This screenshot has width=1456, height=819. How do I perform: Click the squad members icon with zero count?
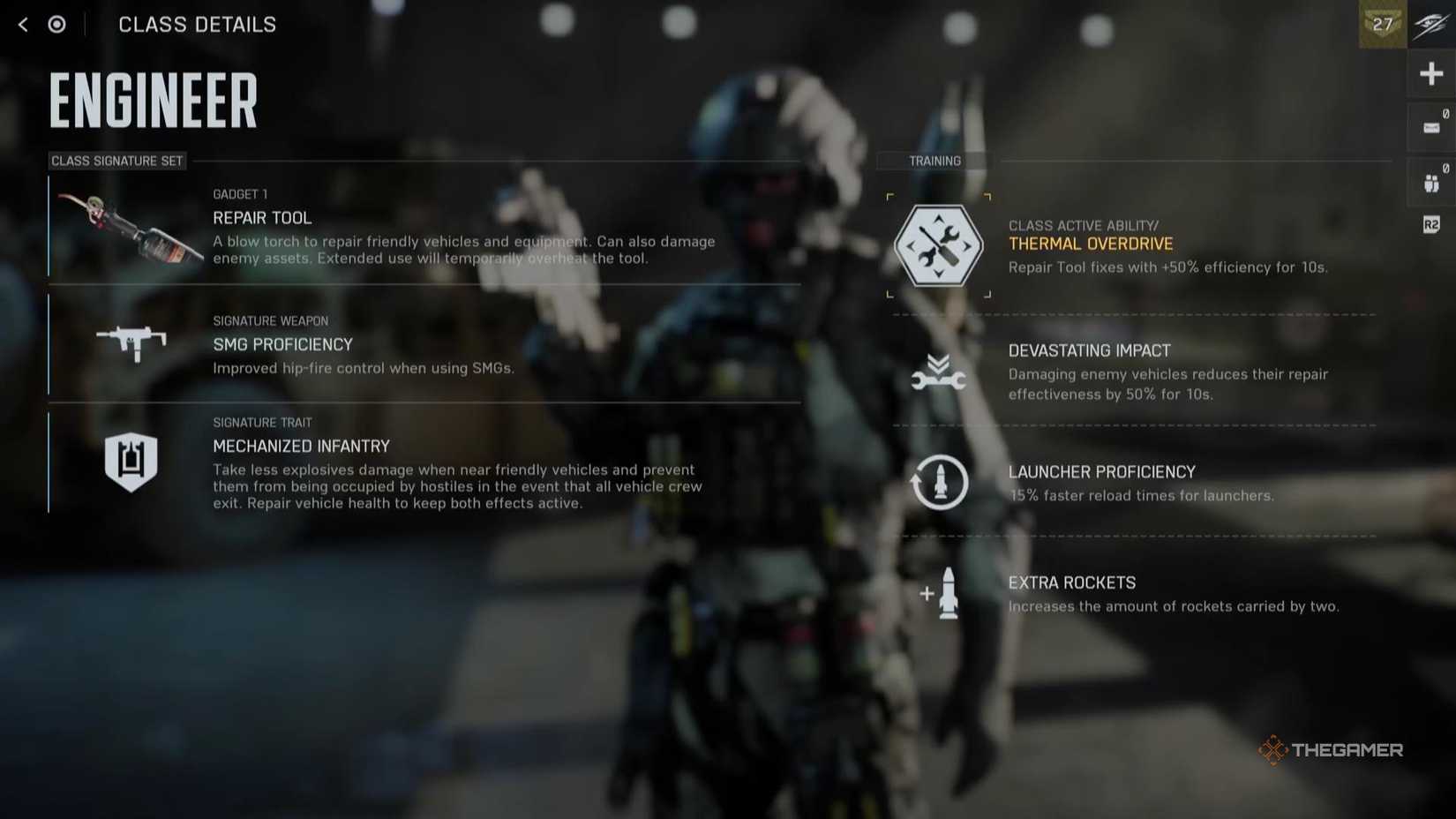point(1430,181)
